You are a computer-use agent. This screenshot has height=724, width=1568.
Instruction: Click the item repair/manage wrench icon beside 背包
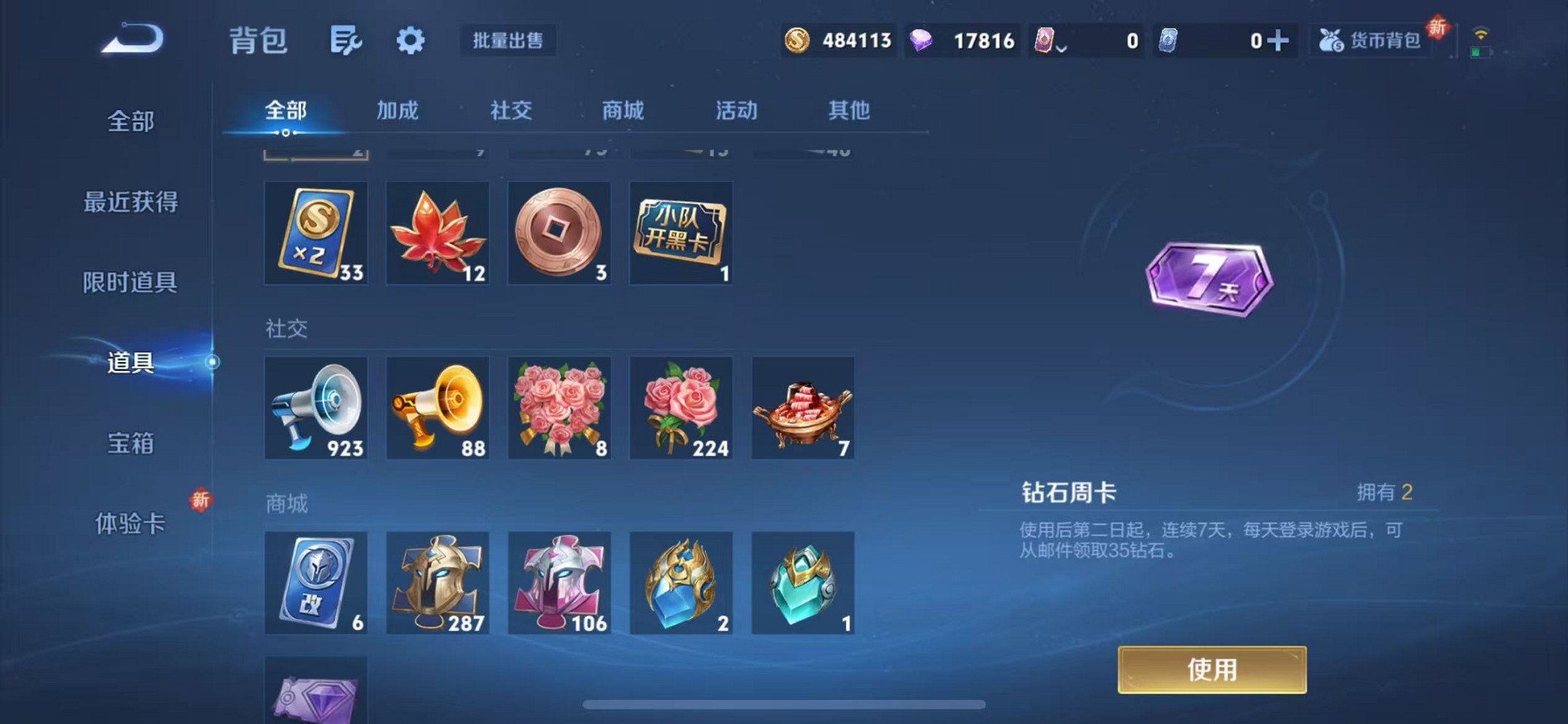tap(345, 41)
